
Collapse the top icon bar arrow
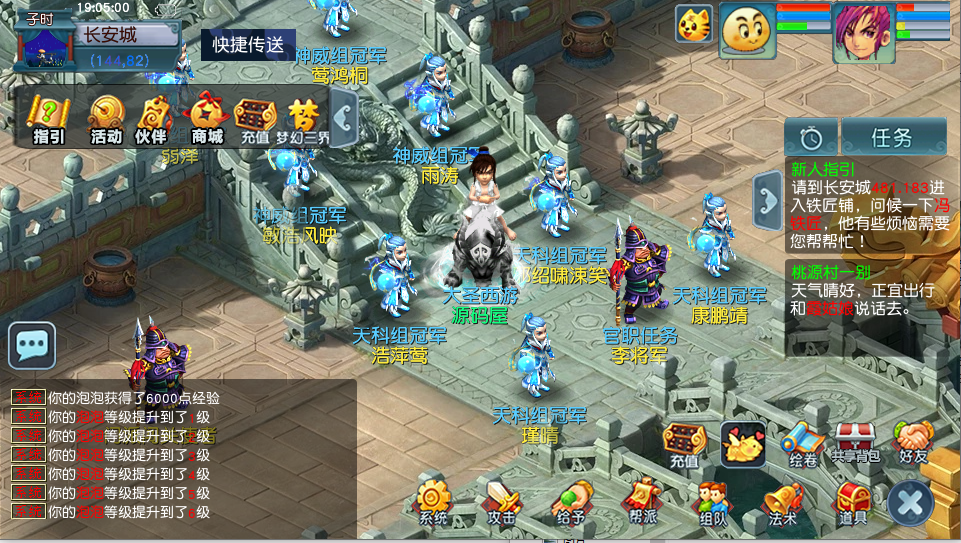tap(343, 119)
